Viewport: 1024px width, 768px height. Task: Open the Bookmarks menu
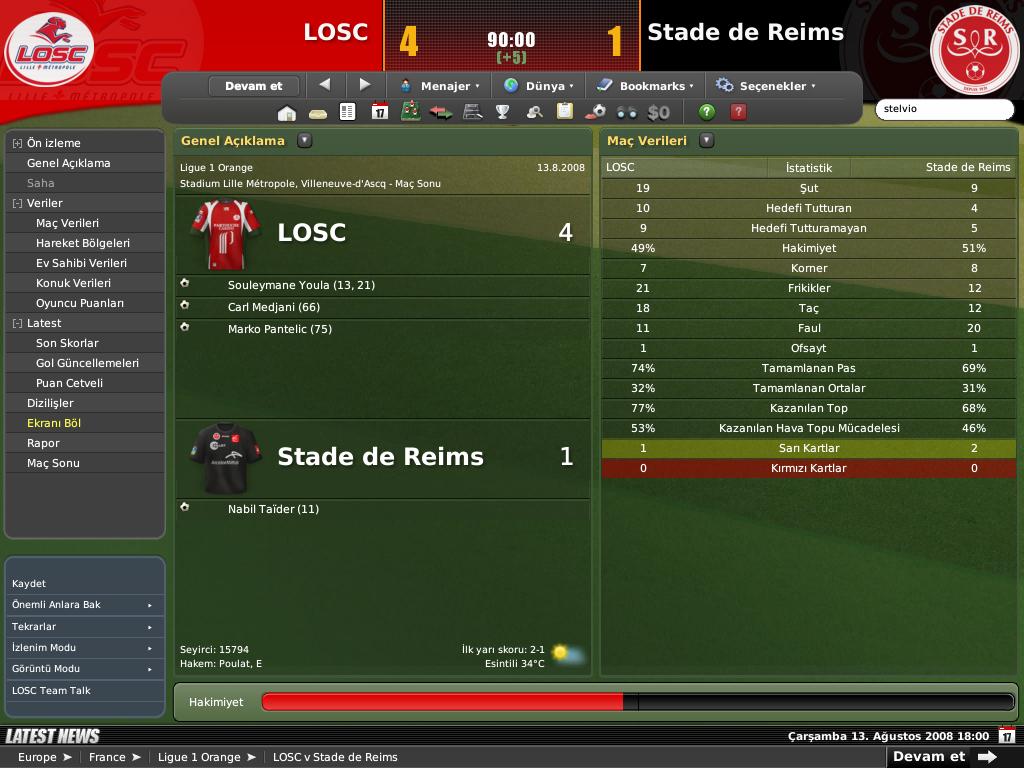pos(646,86)
